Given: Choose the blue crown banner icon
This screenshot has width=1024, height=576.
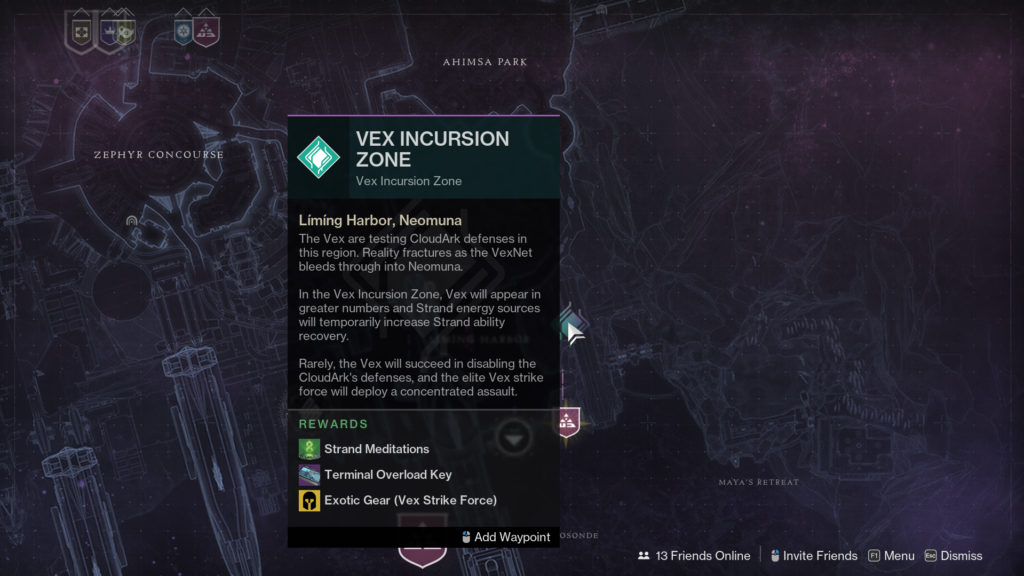Looking at the screenshot, I should pos(108,32).
